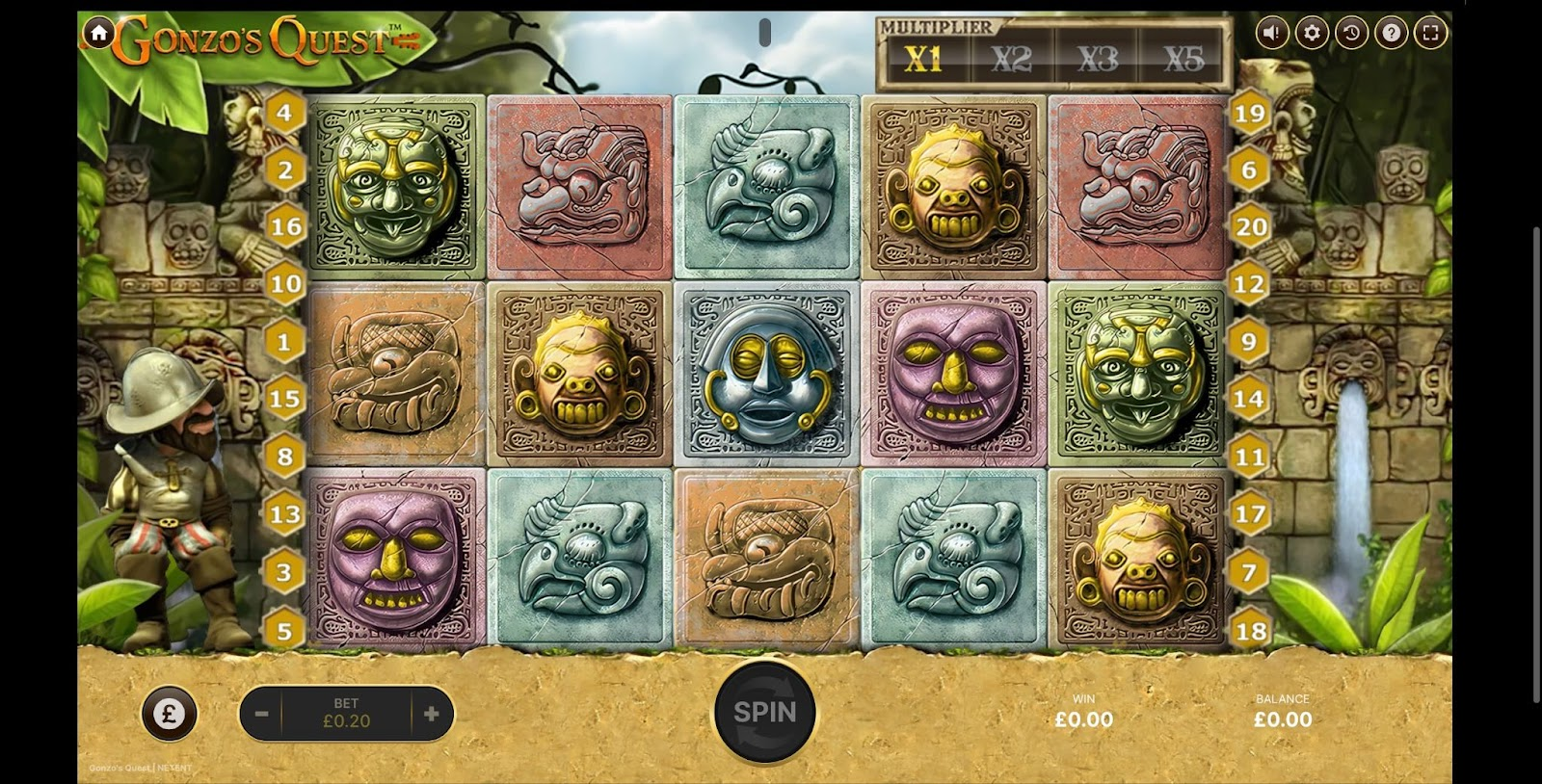Open the pound currency coin menu

coord(170,714)
